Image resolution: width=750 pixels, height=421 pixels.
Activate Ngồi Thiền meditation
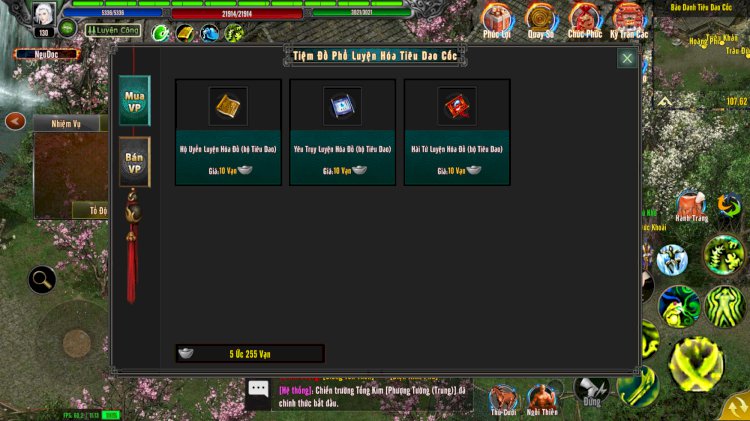pos(543,396)
